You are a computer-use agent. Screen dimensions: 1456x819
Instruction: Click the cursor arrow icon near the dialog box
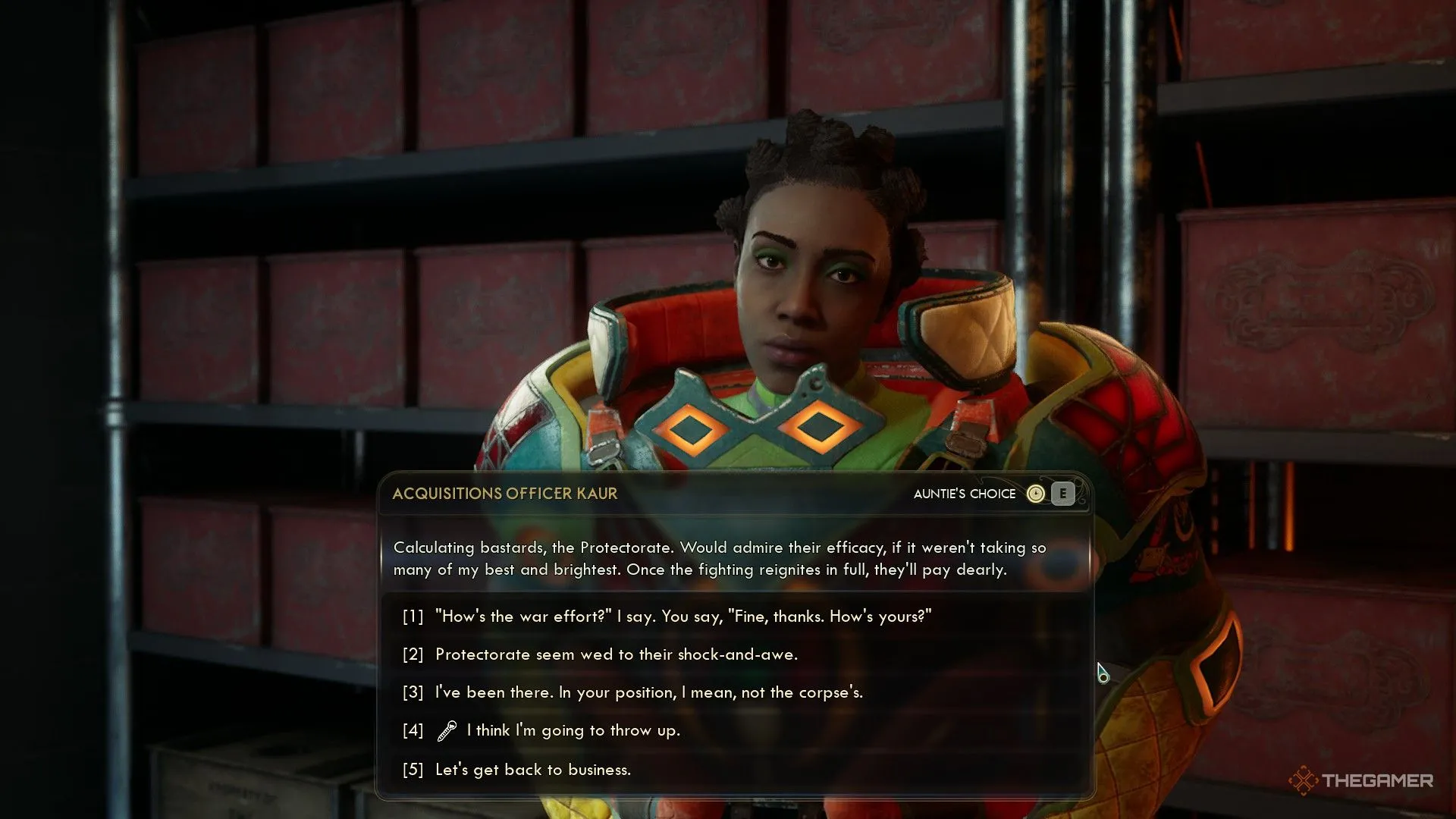pos(1101,672)
